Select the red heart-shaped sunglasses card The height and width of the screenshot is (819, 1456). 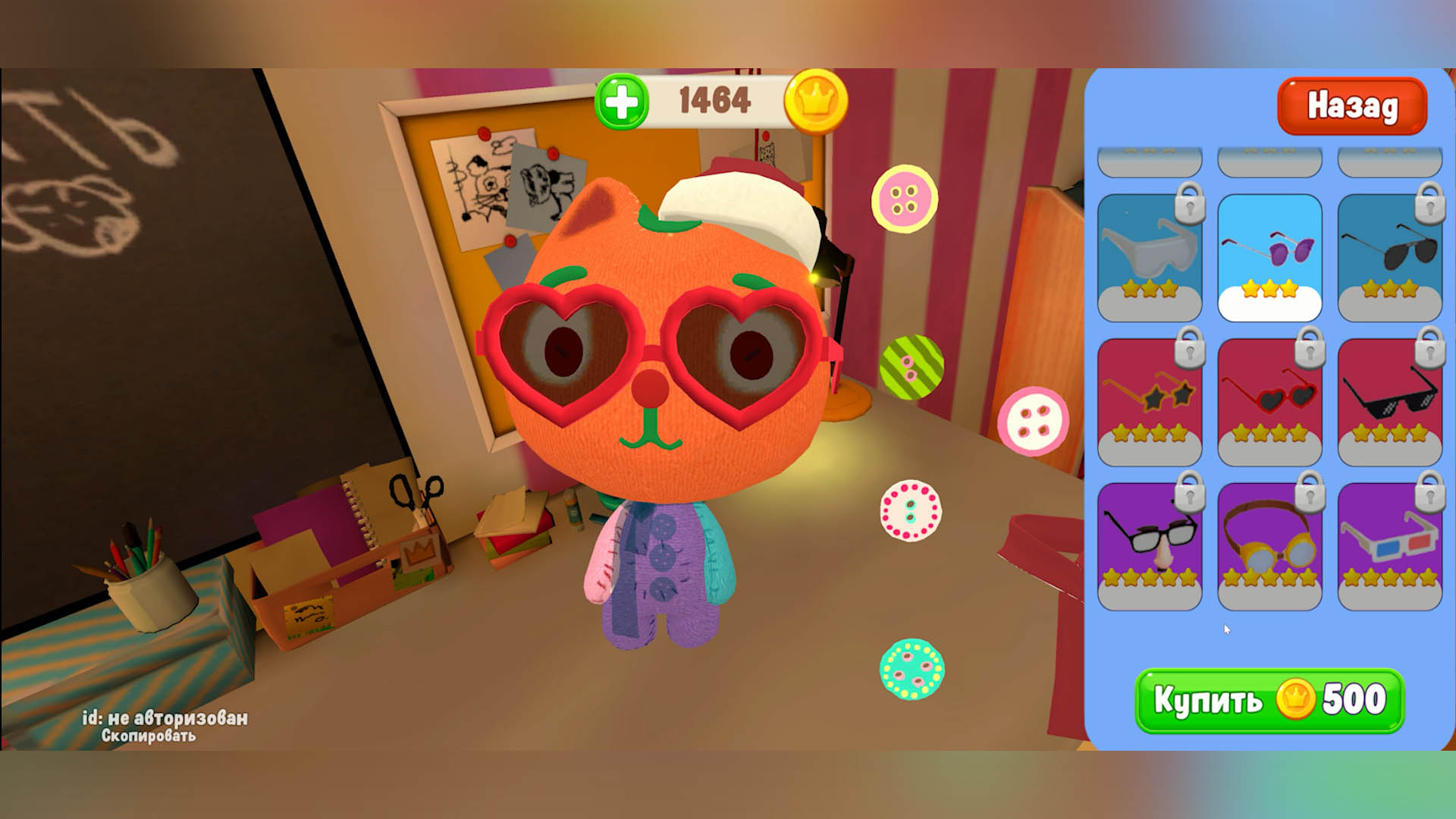coord(1269,402)
